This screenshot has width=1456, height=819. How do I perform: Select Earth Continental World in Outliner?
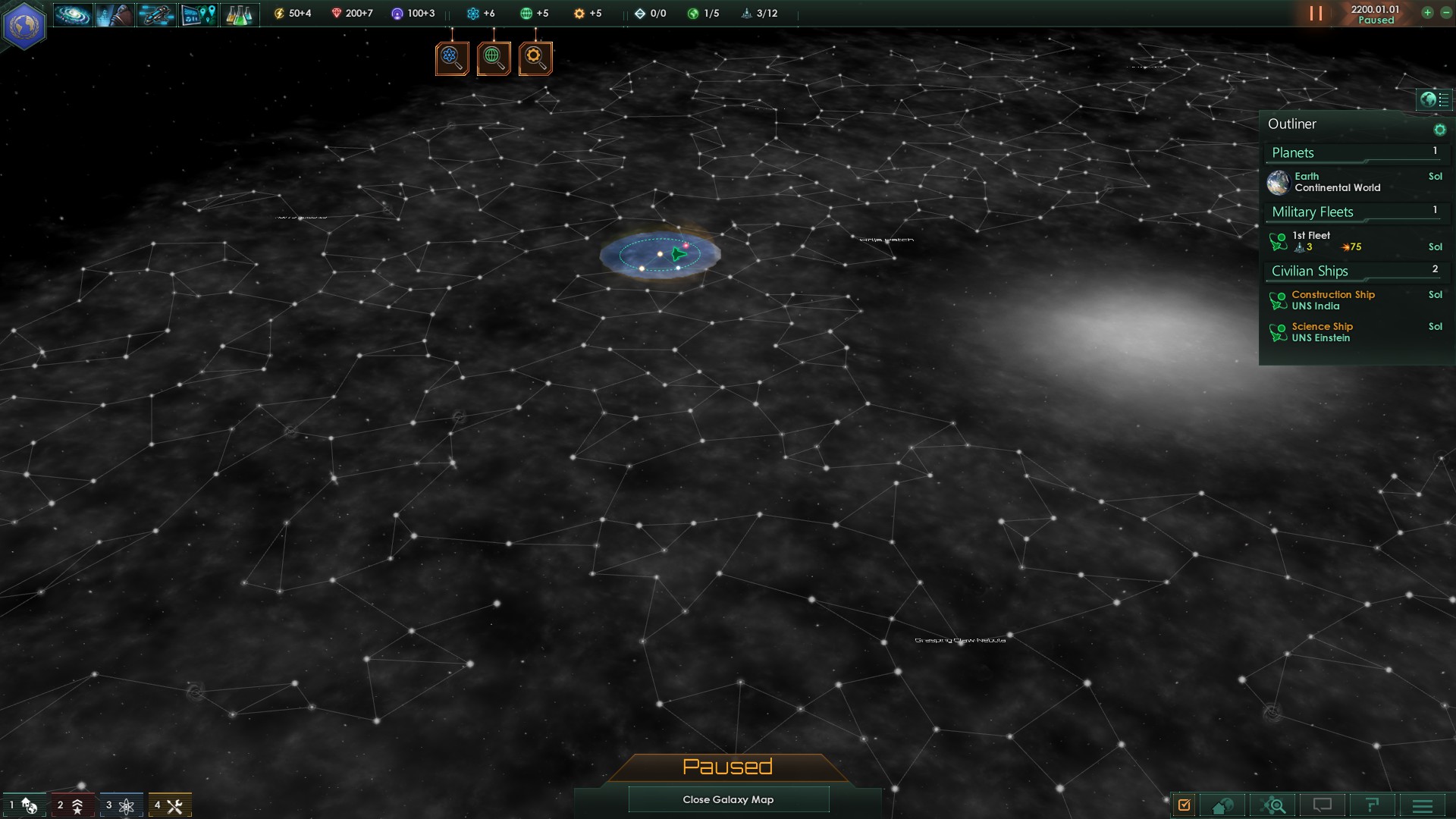[x=1335, y=182]
